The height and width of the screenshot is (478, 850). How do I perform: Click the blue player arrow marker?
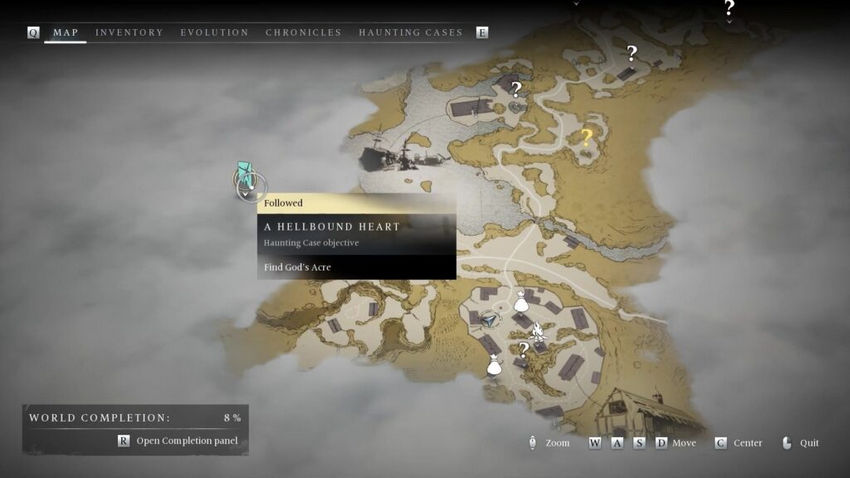pyautogui.click(x=489, y=320)
